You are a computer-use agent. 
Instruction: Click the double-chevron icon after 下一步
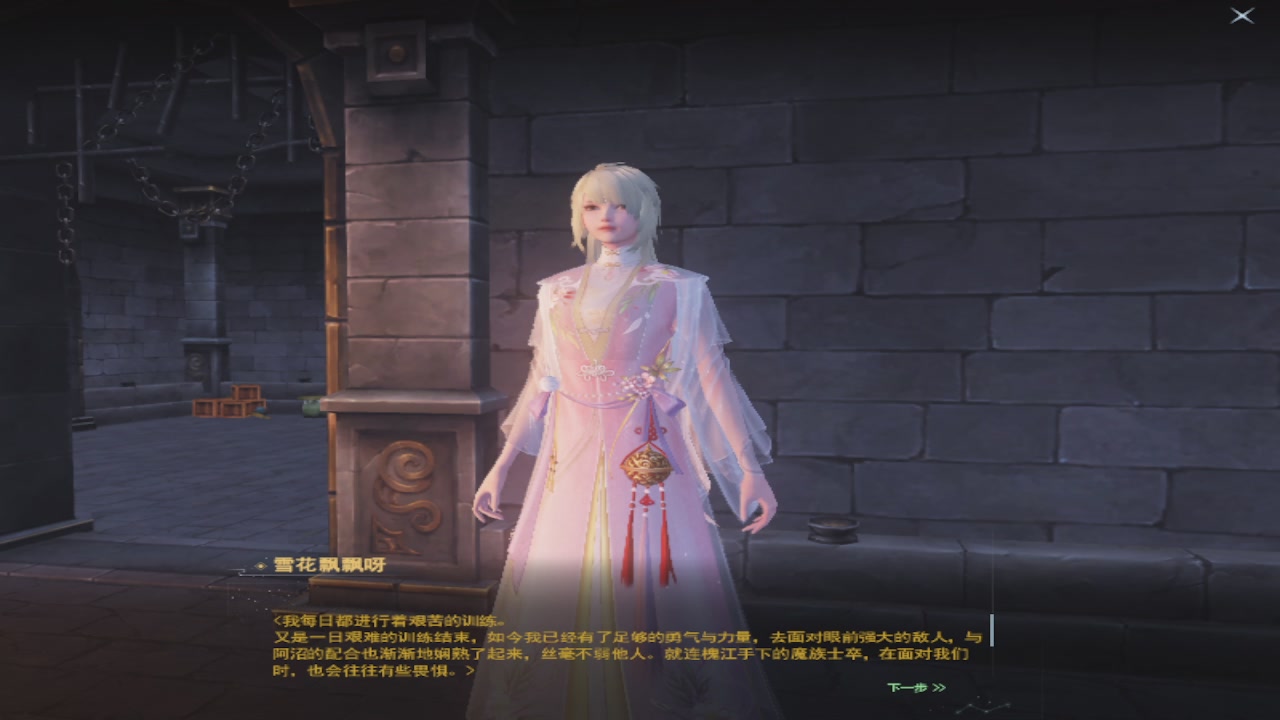[x=938, y=687]
